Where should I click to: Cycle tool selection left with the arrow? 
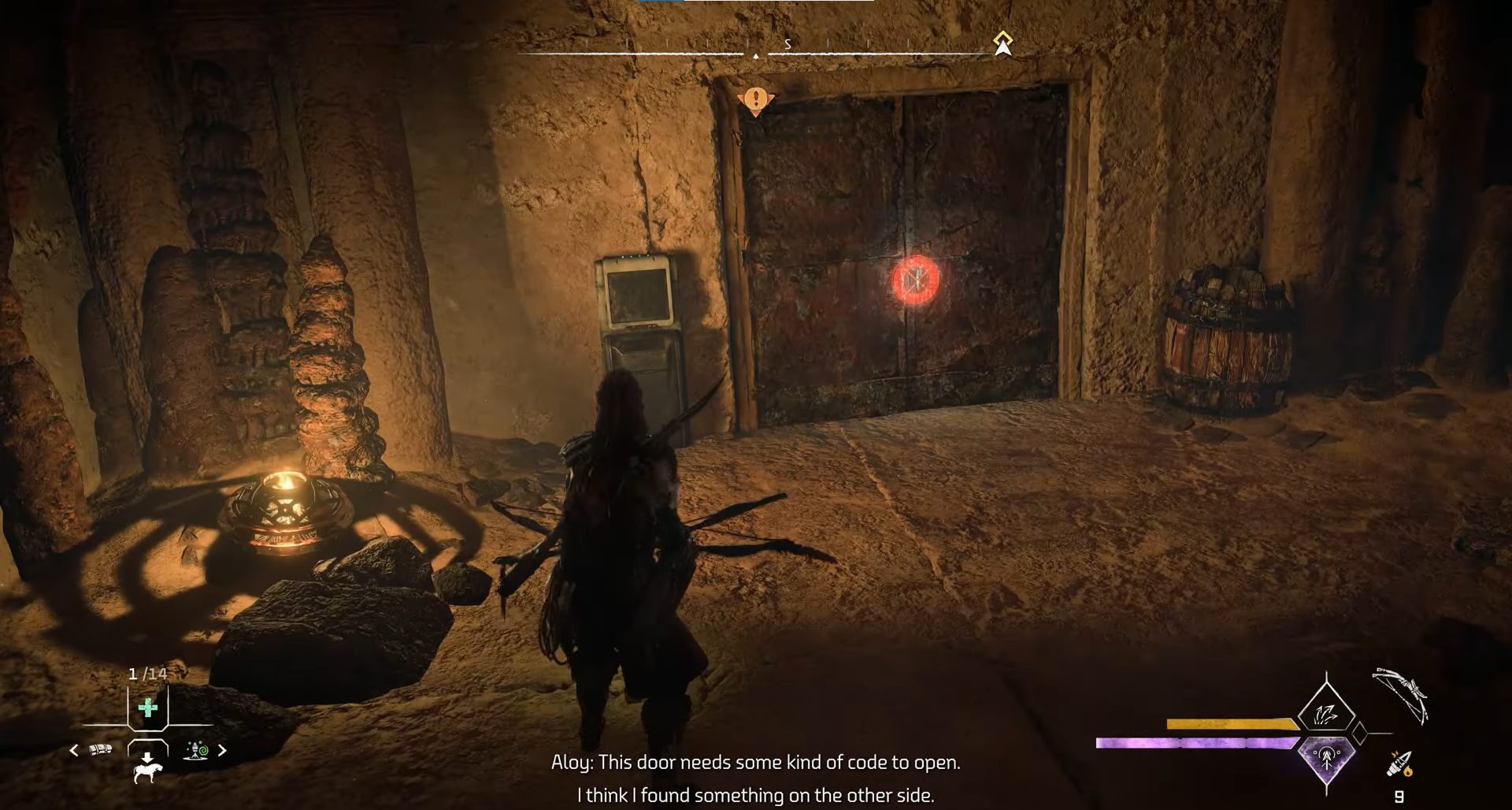pyautogui.click(x=74, y=750)
